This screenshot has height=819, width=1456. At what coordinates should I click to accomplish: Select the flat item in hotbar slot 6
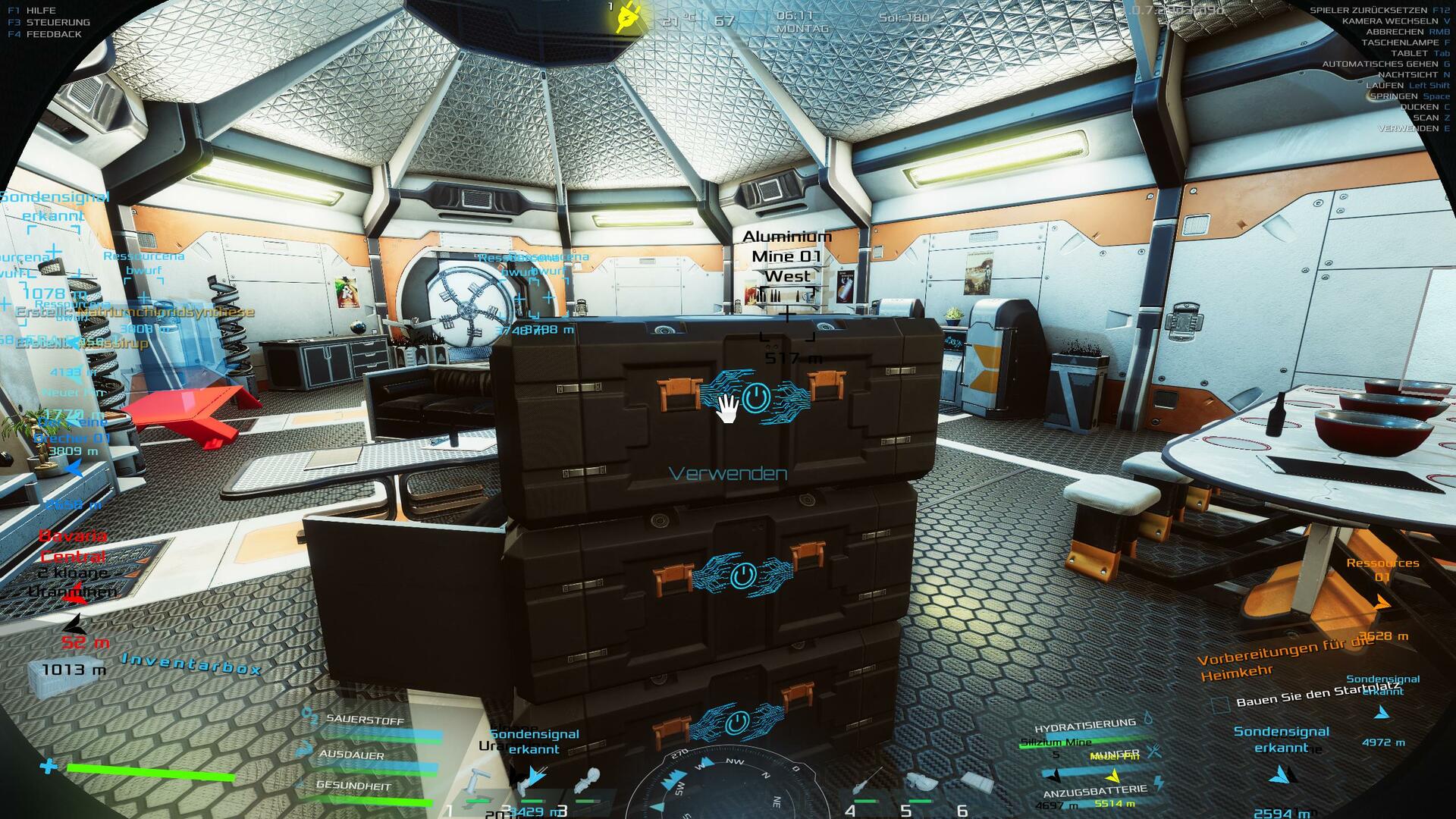click(x=976, y=781)
